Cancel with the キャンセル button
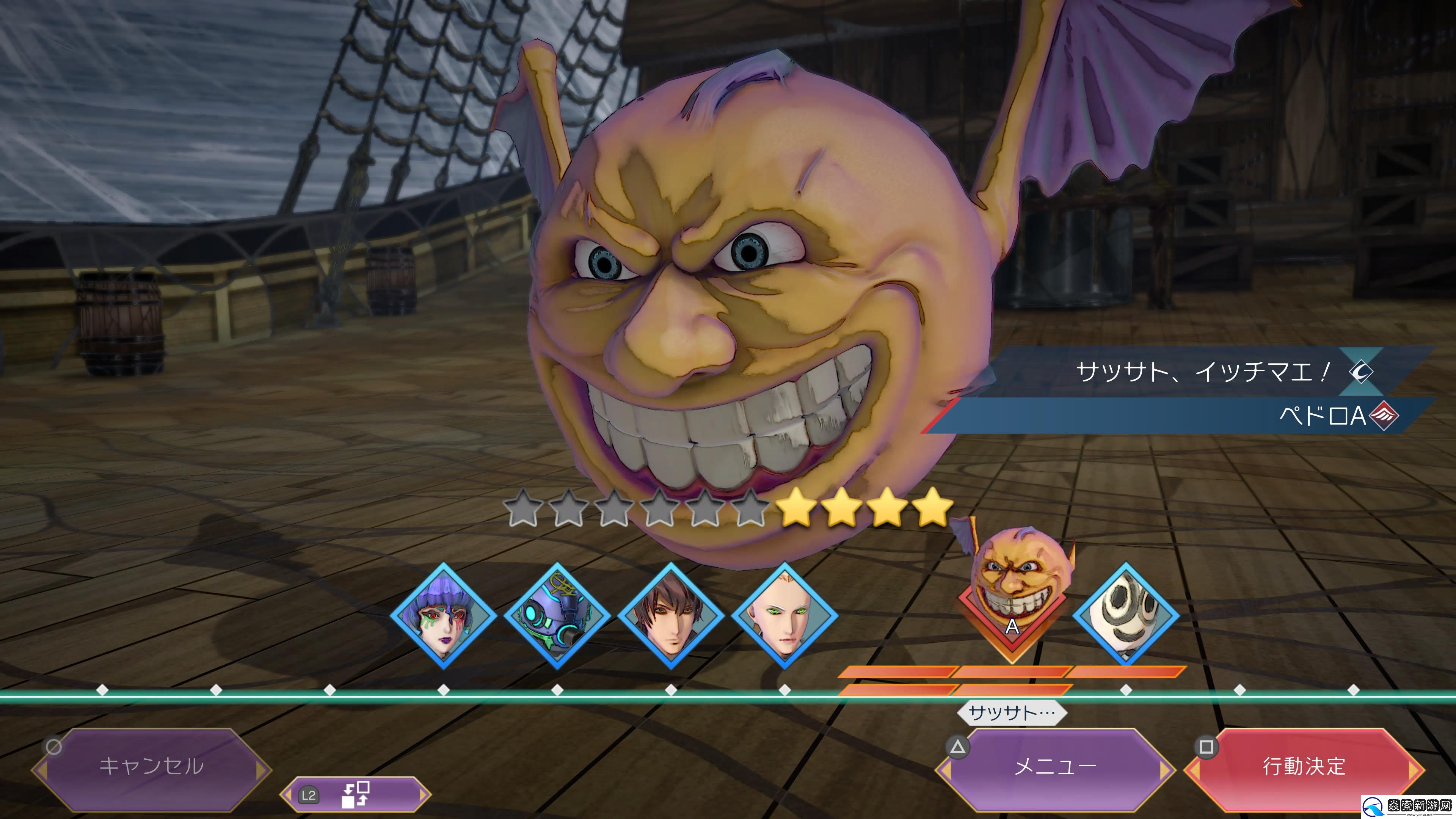This screenshot has height=819, width=1456. 152,766
